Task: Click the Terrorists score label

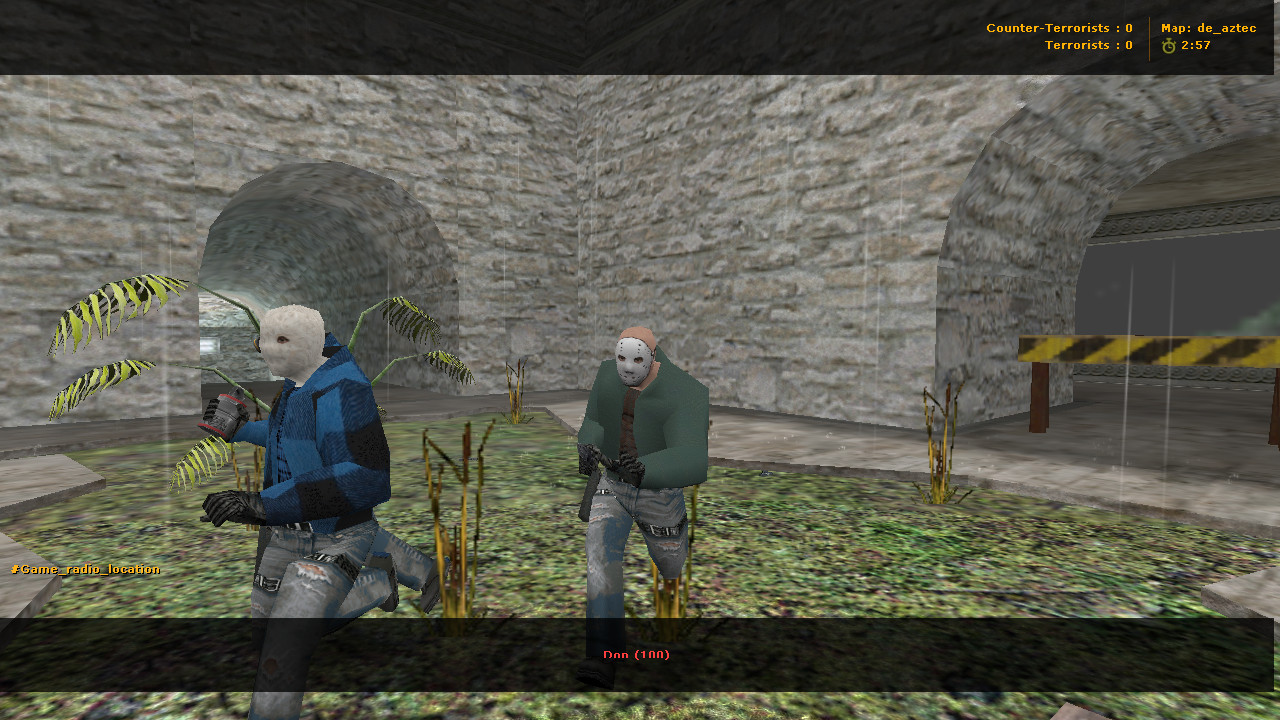Action: point(1088,44)
